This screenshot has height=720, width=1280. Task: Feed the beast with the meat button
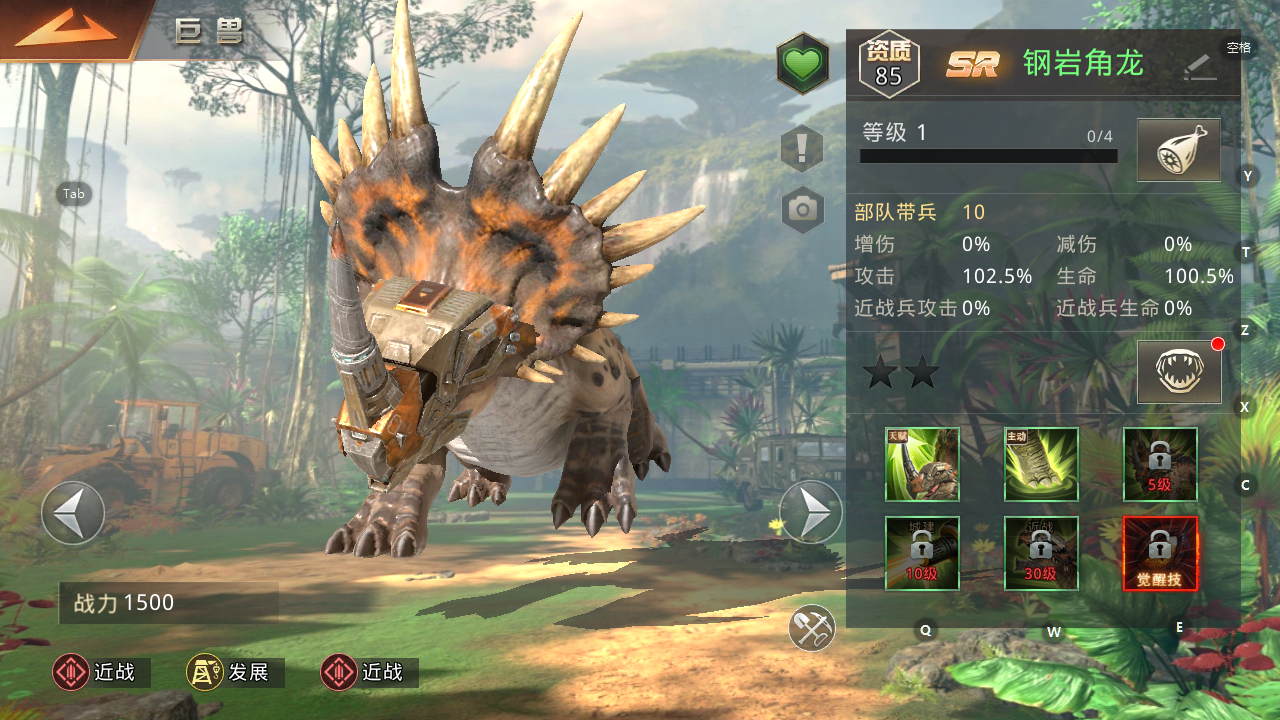(1178, 150)
